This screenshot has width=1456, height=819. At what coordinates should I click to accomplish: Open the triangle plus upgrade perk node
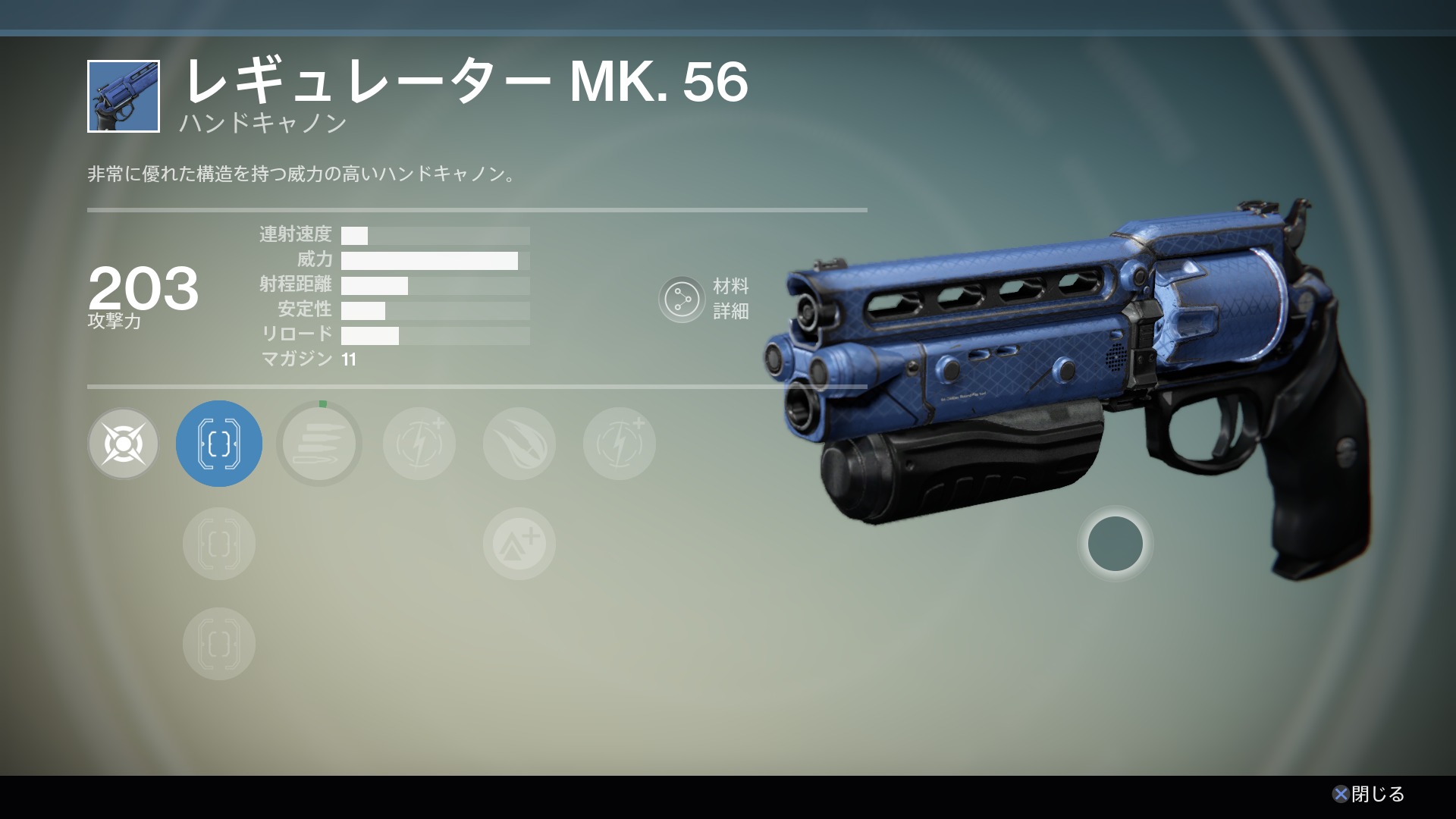click(x=519, y=544)
